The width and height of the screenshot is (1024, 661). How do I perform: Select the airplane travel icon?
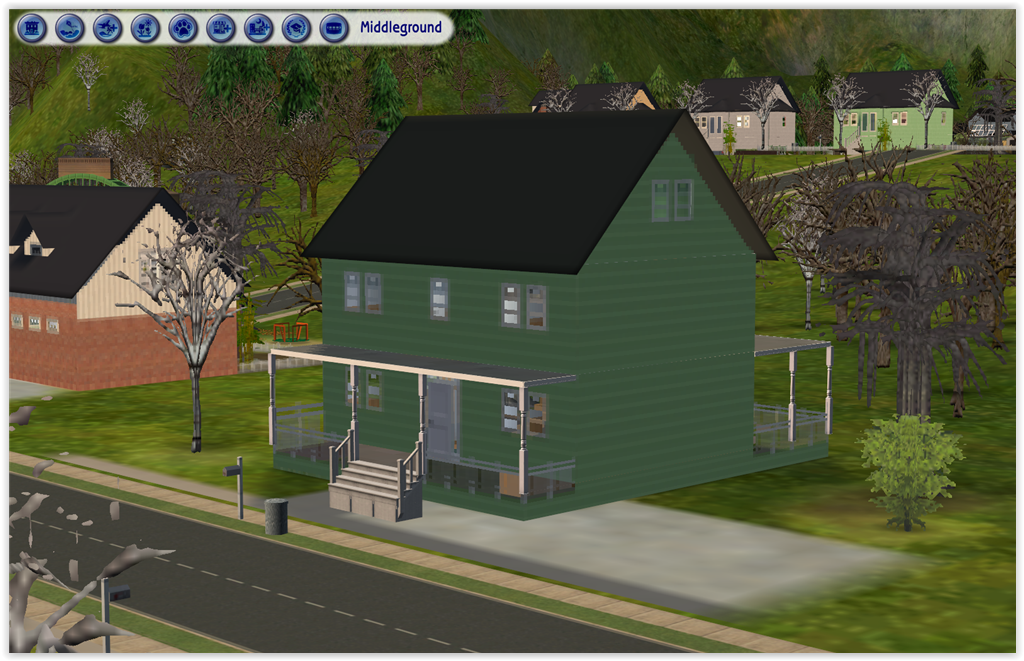tap(107, 28)
